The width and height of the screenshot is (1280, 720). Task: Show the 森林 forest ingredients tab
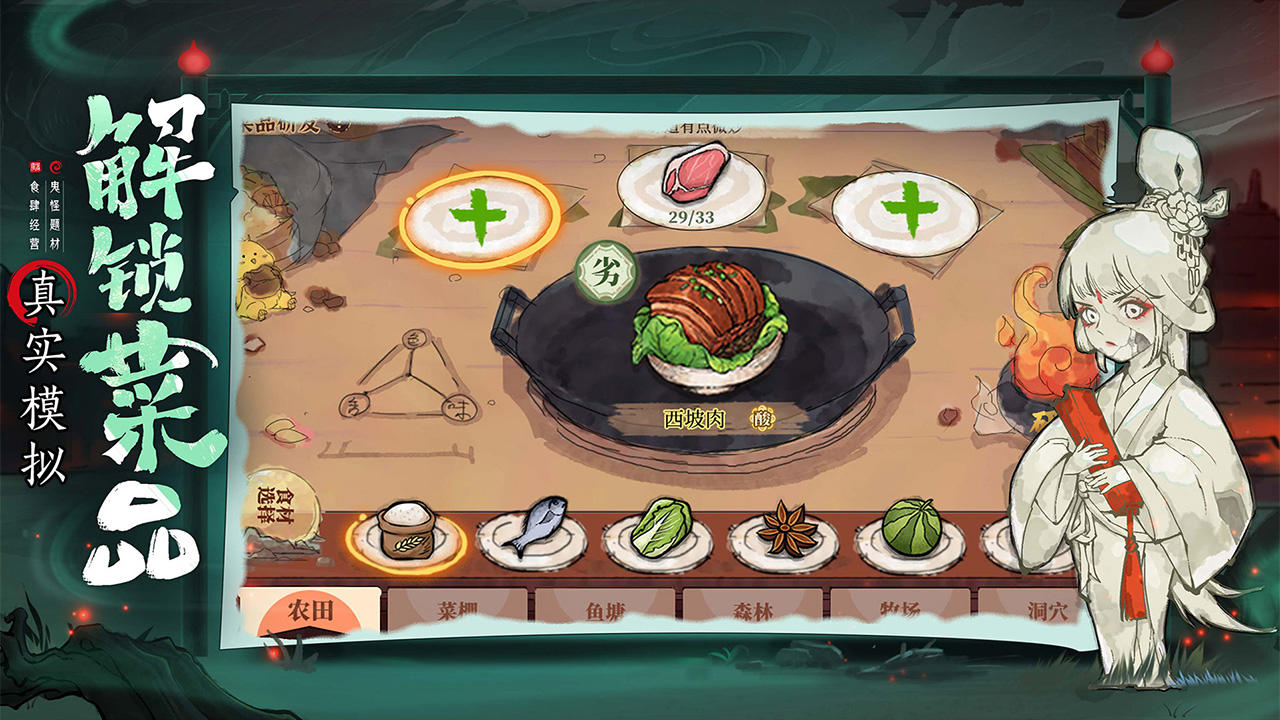coord(753,610)
